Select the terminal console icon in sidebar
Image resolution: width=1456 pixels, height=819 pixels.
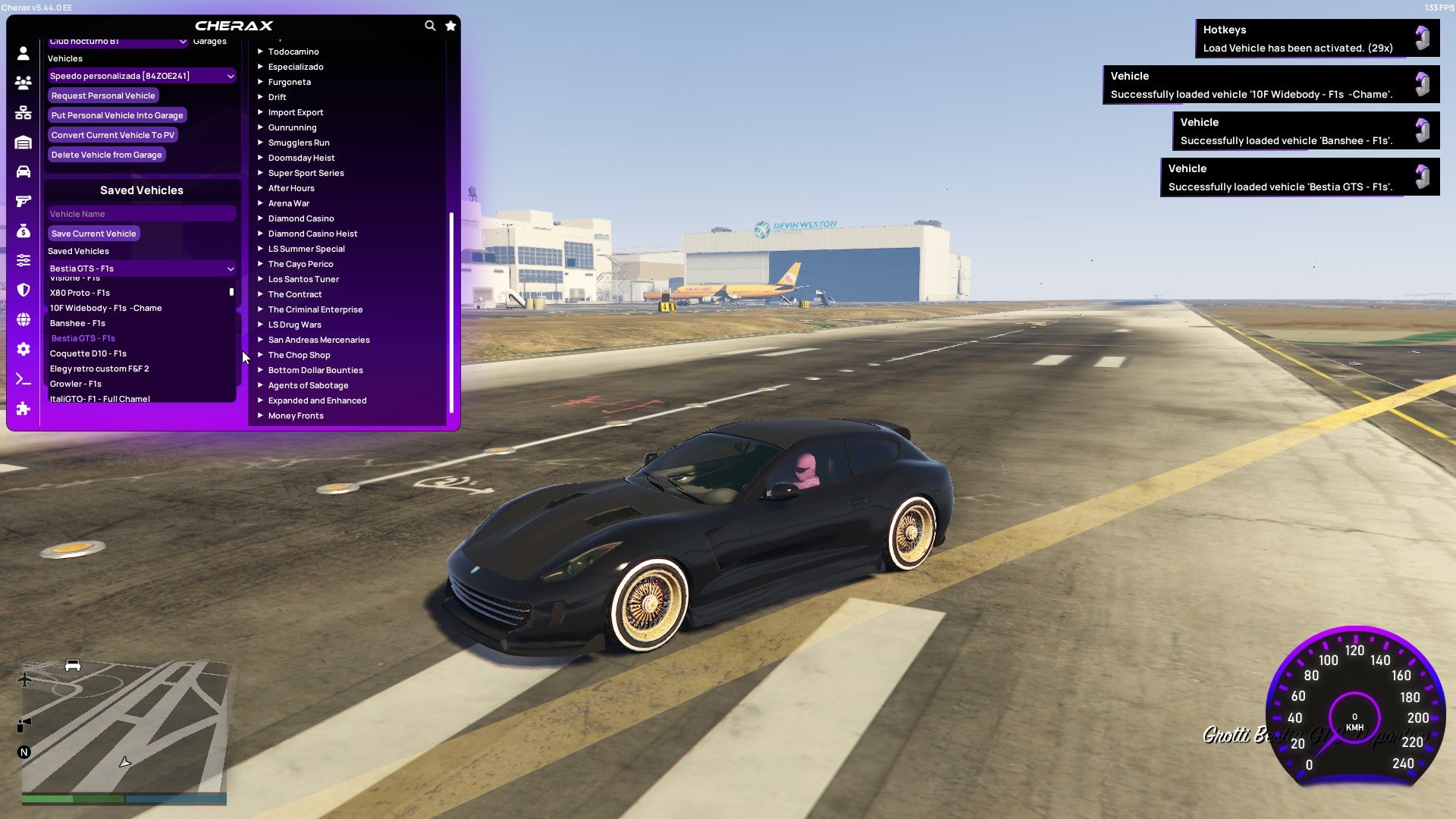tap(22, 378)
